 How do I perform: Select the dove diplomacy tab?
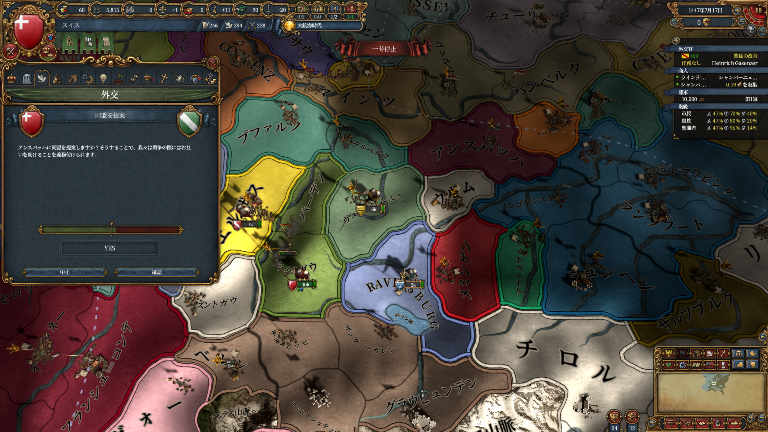coord(42,78)
